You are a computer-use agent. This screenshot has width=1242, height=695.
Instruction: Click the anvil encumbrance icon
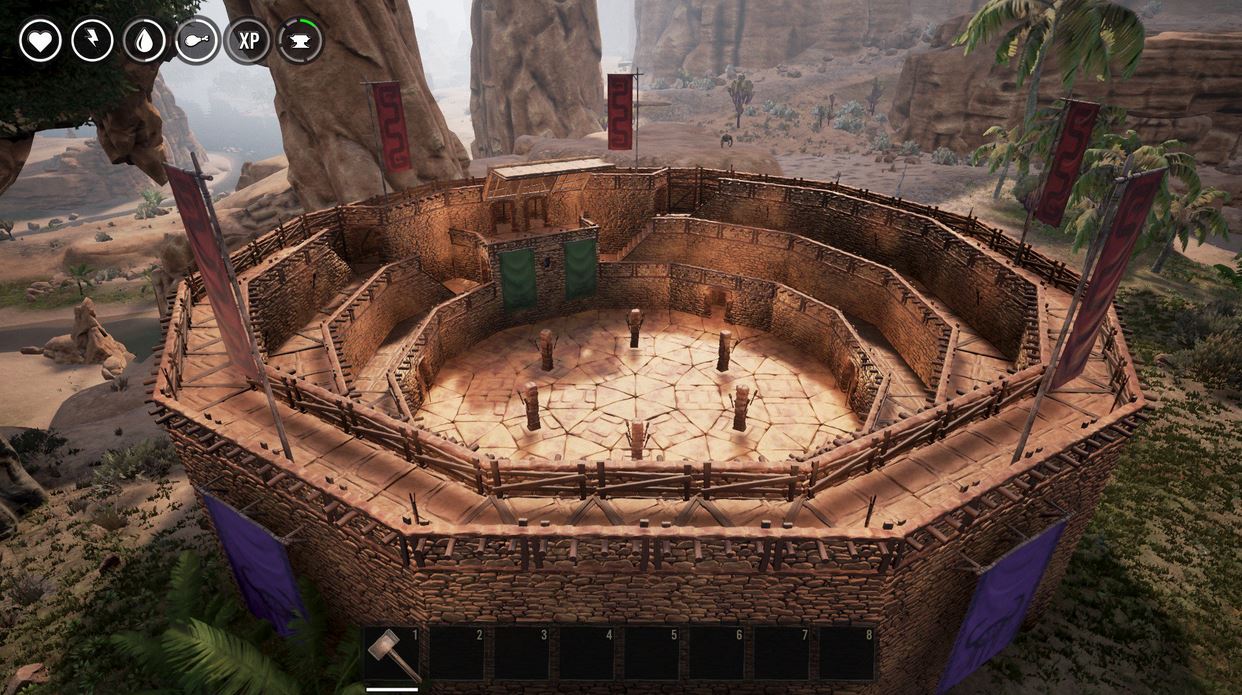point(300,41)
